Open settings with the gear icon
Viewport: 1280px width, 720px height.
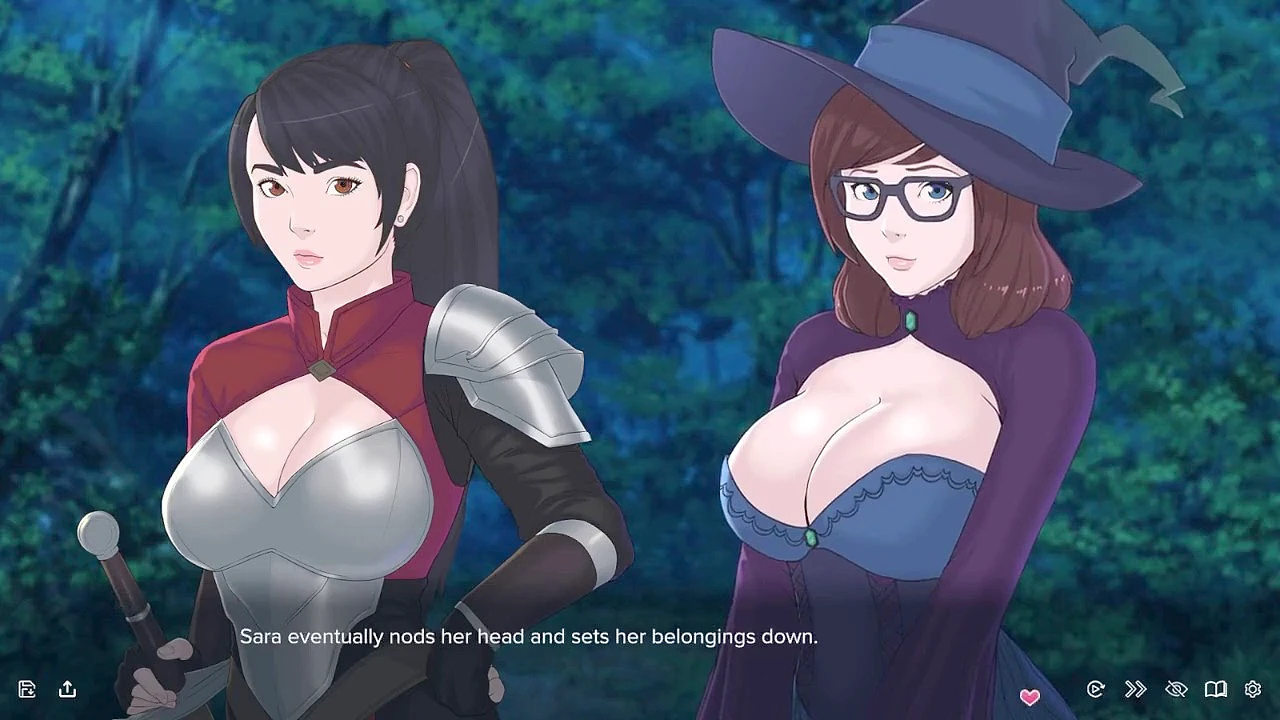(x=1253, y=689)
